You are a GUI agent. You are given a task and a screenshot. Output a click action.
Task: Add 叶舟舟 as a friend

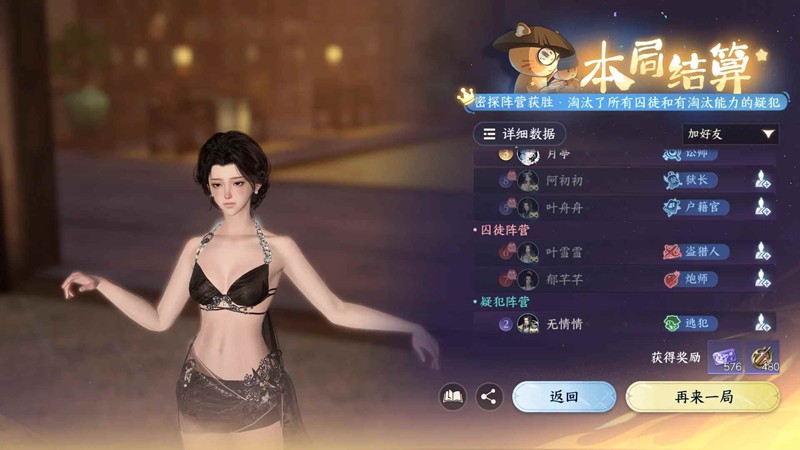[x=761, y=207]
